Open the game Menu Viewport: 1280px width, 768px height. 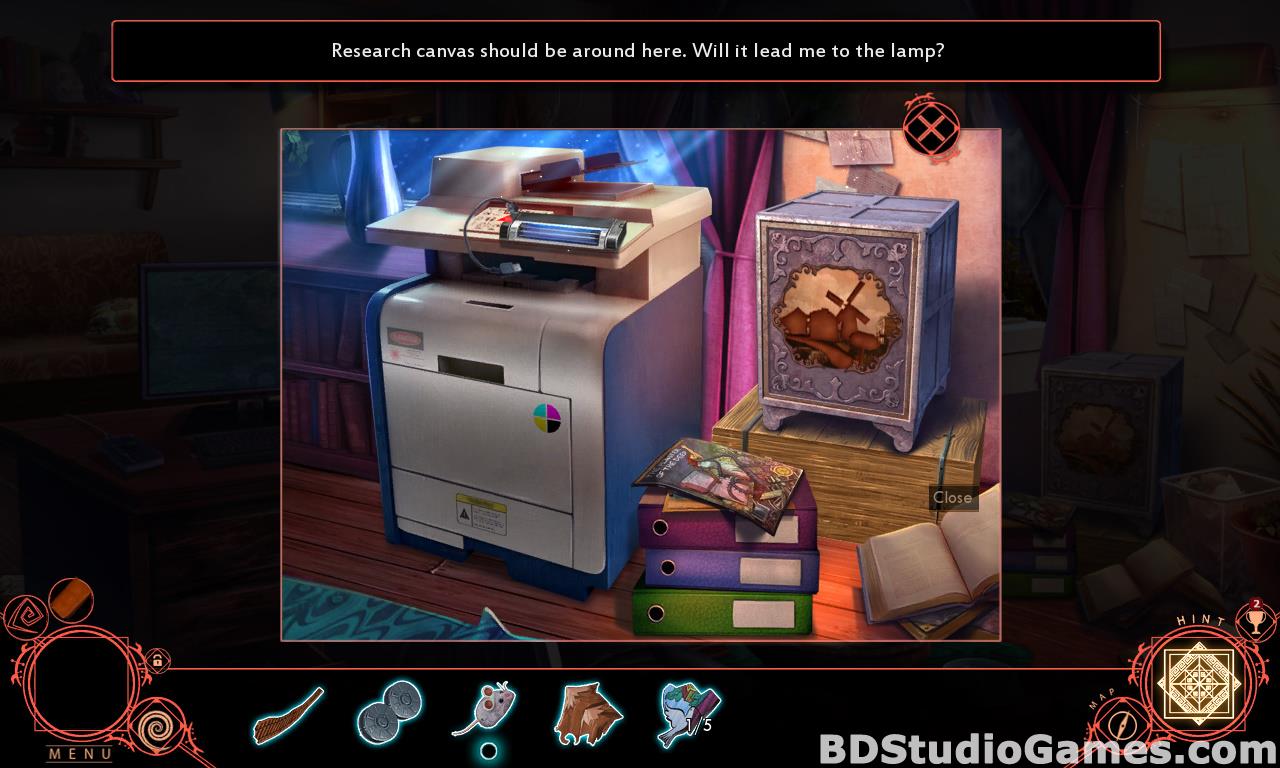[x=80, y=753]
